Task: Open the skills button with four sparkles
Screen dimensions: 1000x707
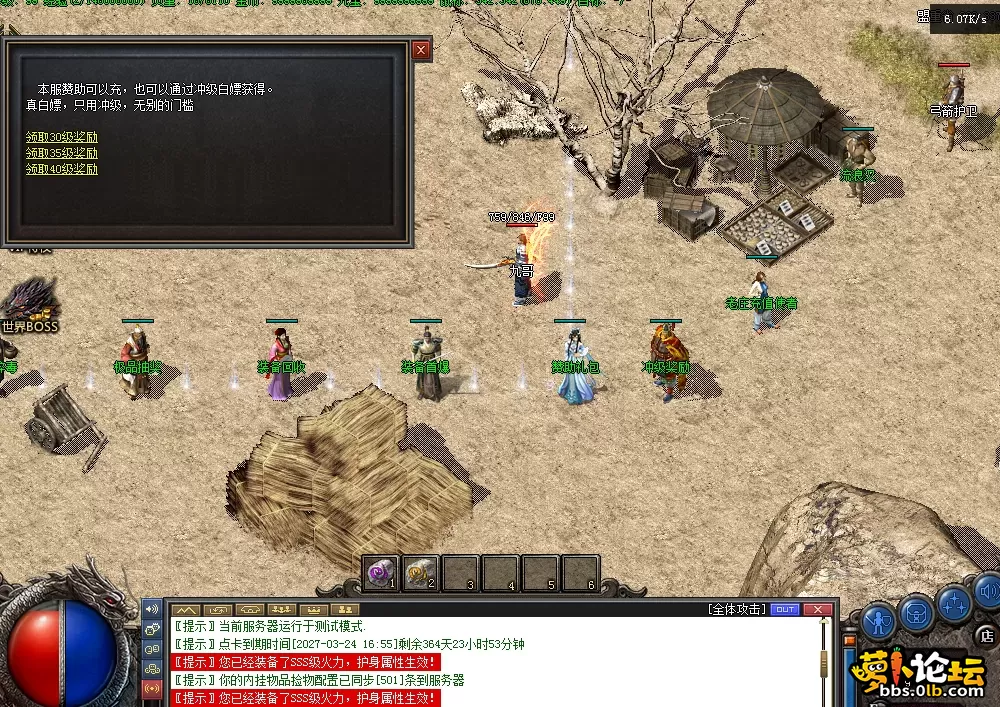Action: [x=953, y=603]
